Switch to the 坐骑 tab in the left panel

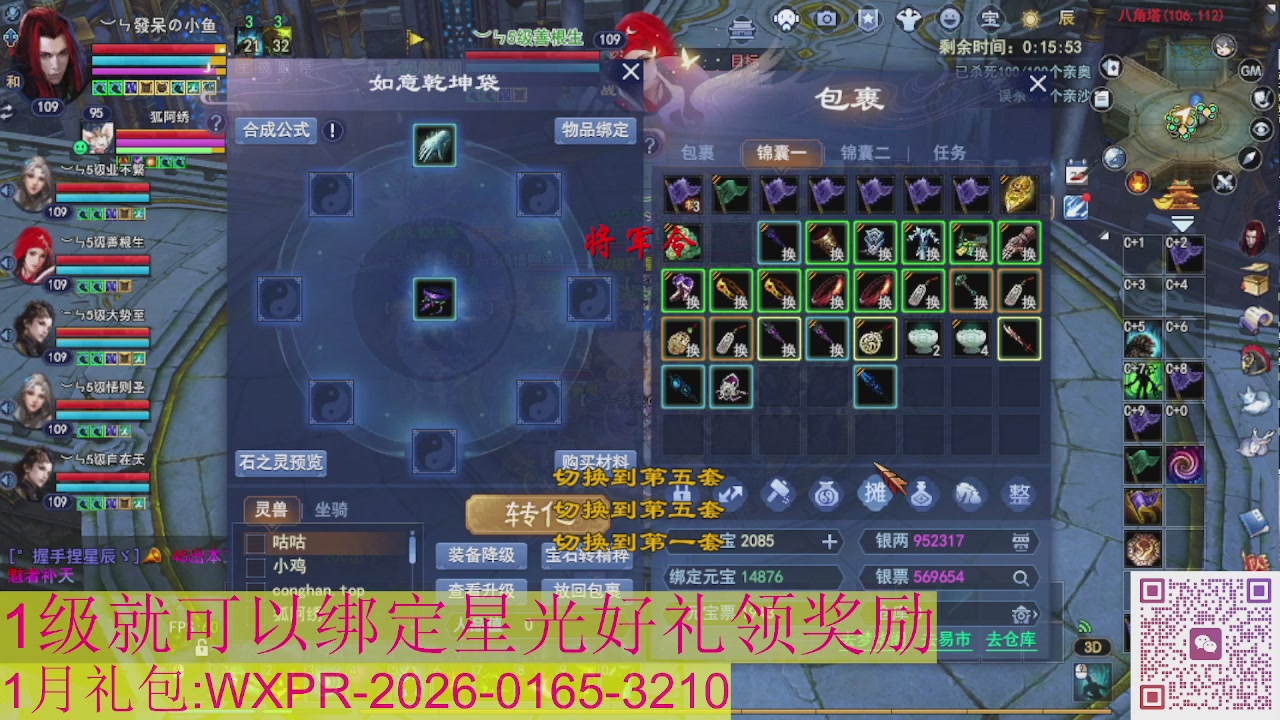[x=333, y=510]
